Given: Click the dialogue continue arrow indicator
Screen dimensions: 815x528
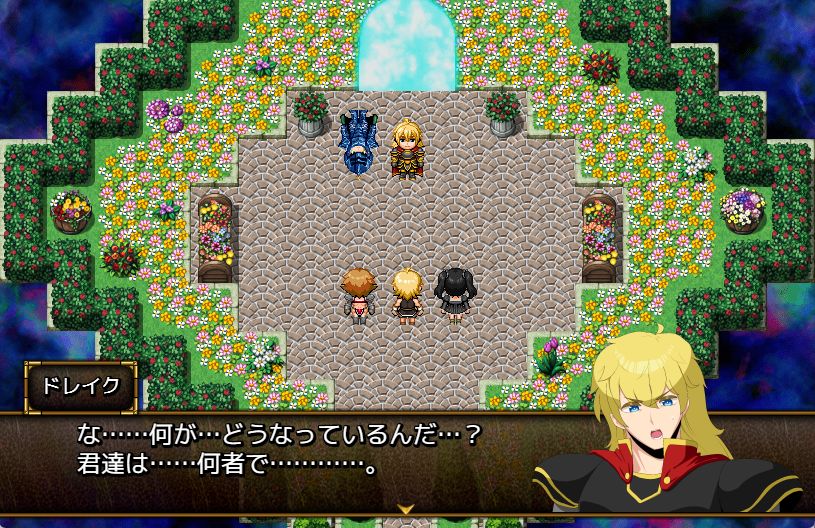Looking at the screenshot, I should 407,508.
